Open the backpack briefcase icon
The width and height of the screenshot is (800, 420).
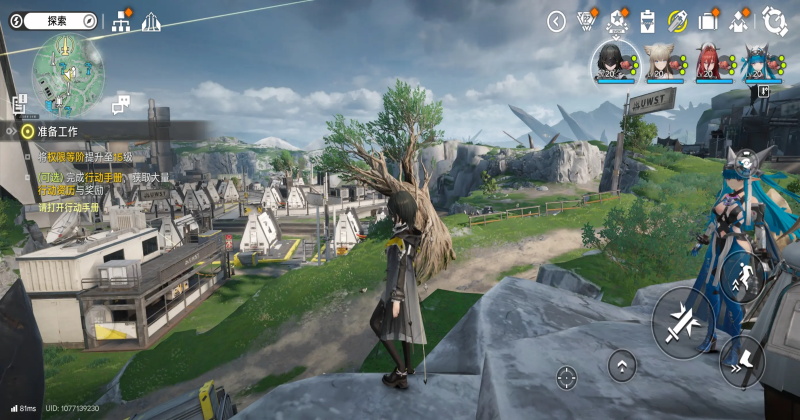pyautogui.click(x=709, y=20)
